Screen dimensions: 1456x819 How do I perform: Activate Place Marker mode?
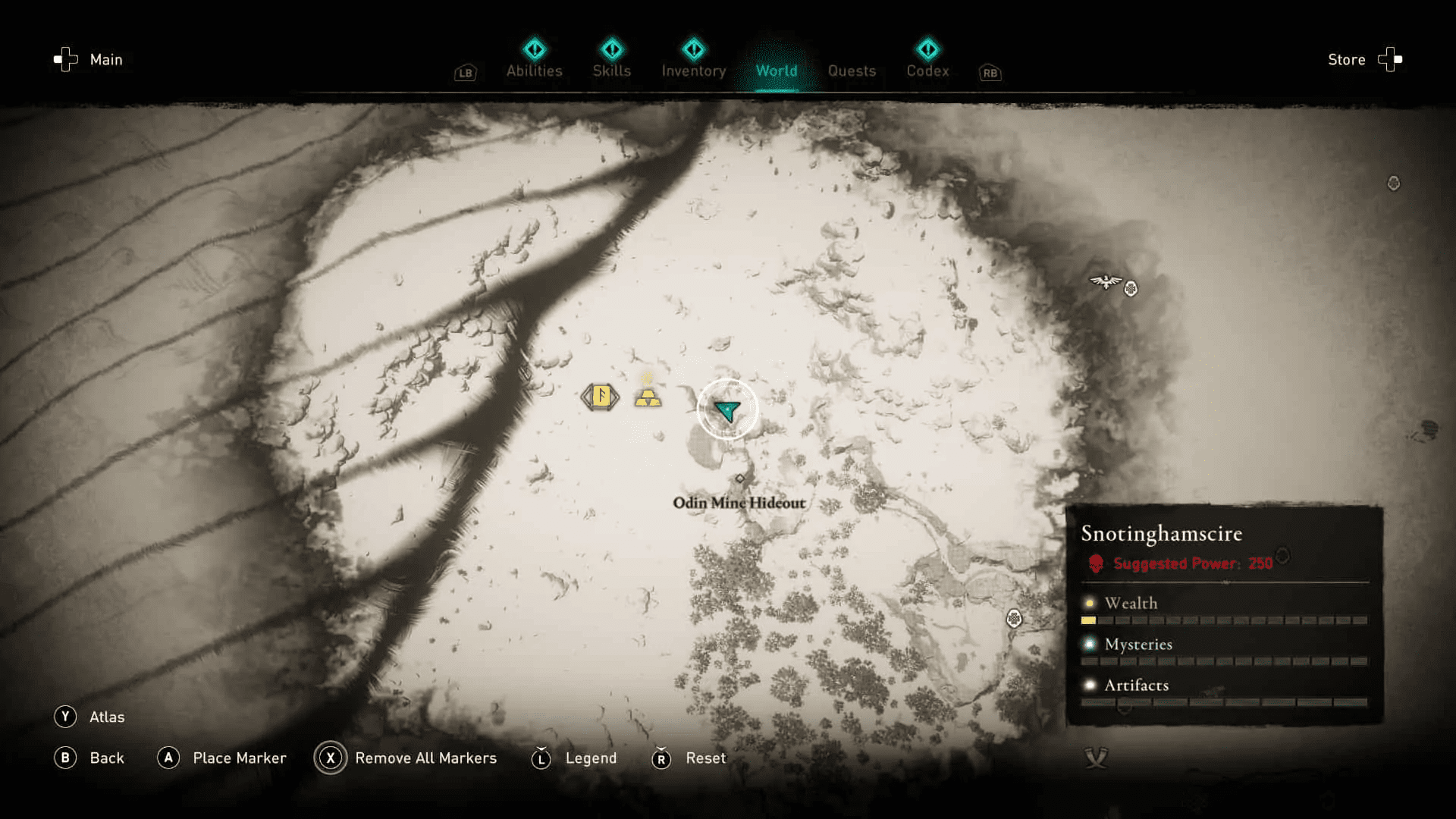pos(222,758)
